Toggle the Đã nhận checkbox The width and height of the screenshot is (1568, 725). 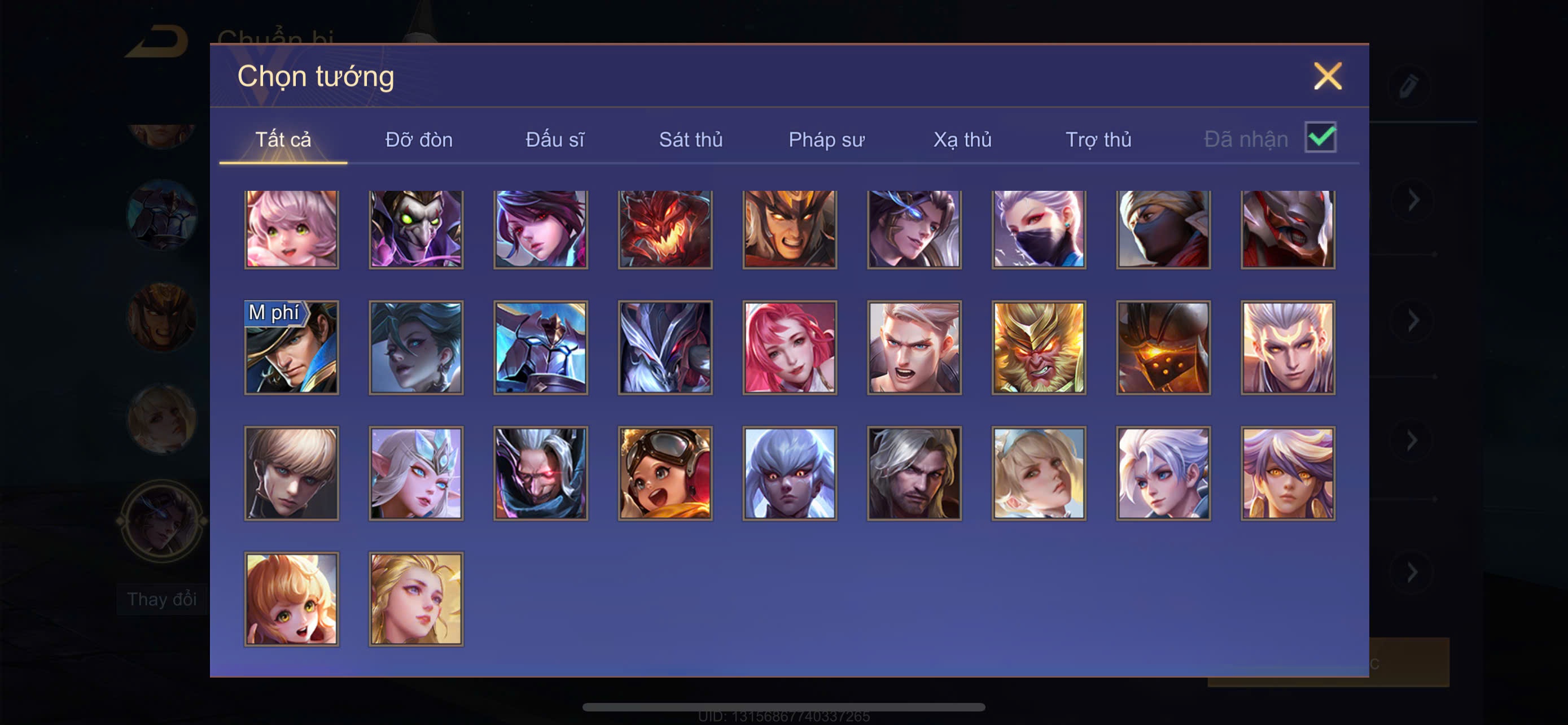pos(1320,137)
